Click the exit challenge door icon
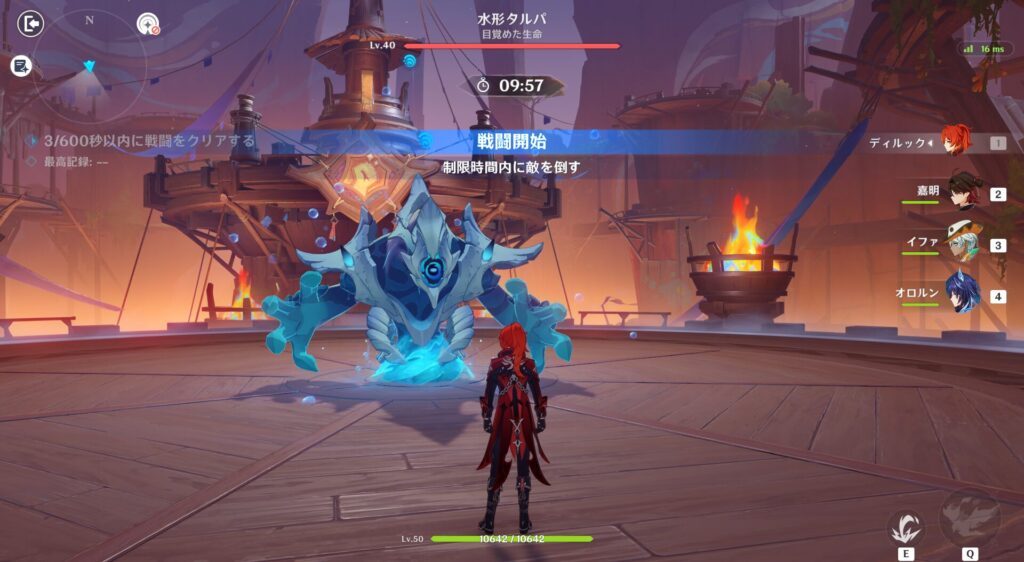 click(x=33, y=24)
